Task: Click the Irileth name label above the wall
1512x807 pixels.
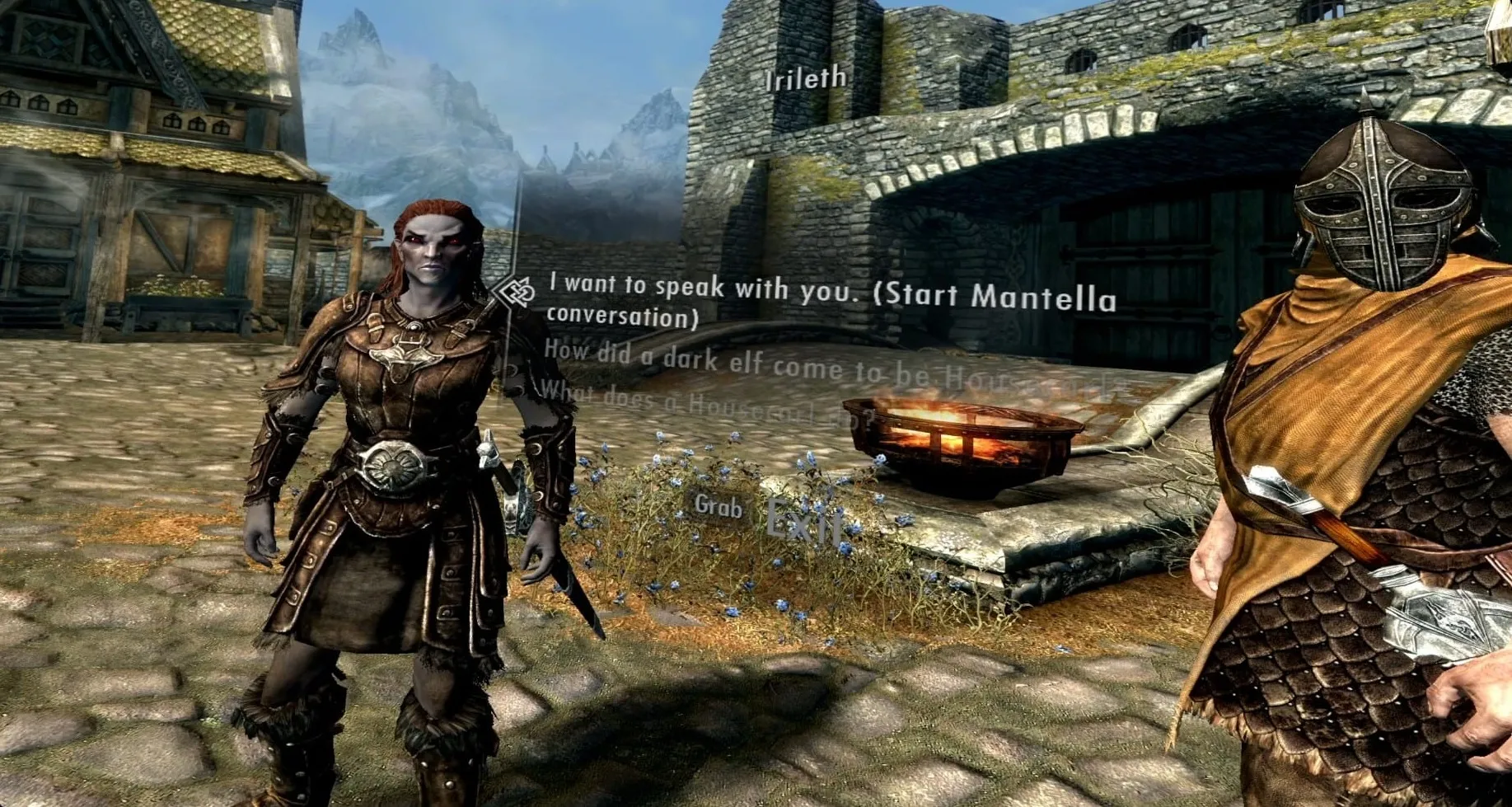Action: tap(804, 79)
